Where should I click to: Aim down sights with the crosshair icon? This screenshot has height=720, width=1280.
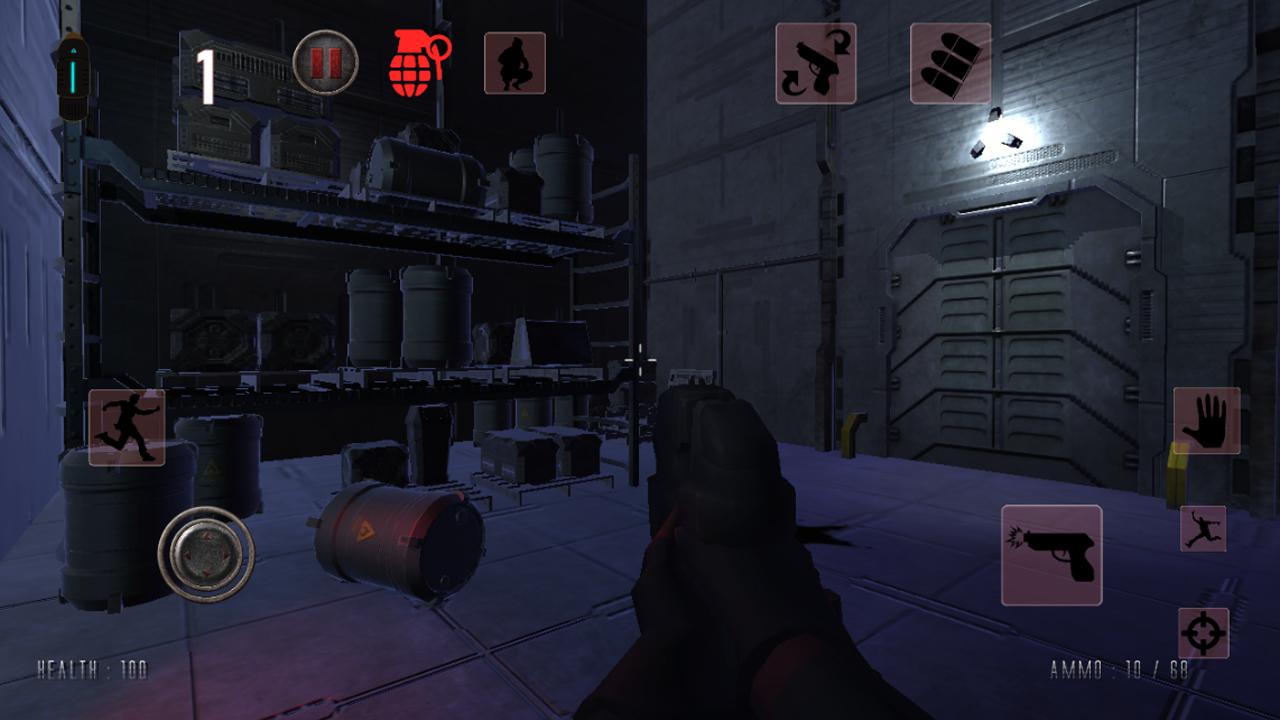point(1203,633)
